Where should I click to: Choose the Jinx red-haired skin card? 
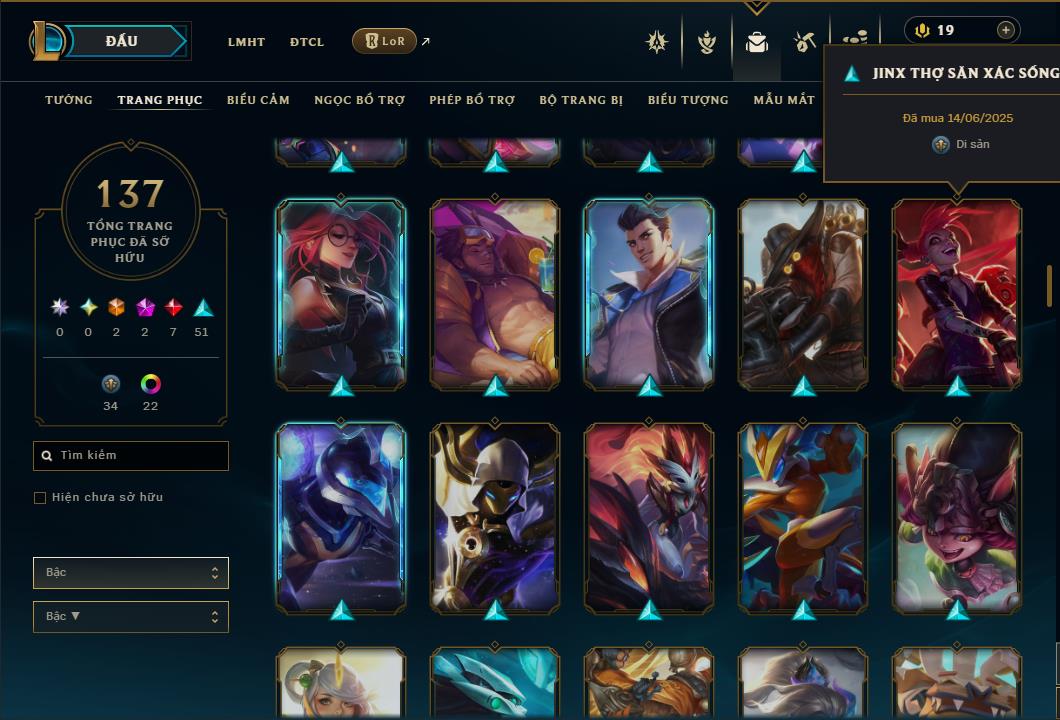tap(957, 293)
